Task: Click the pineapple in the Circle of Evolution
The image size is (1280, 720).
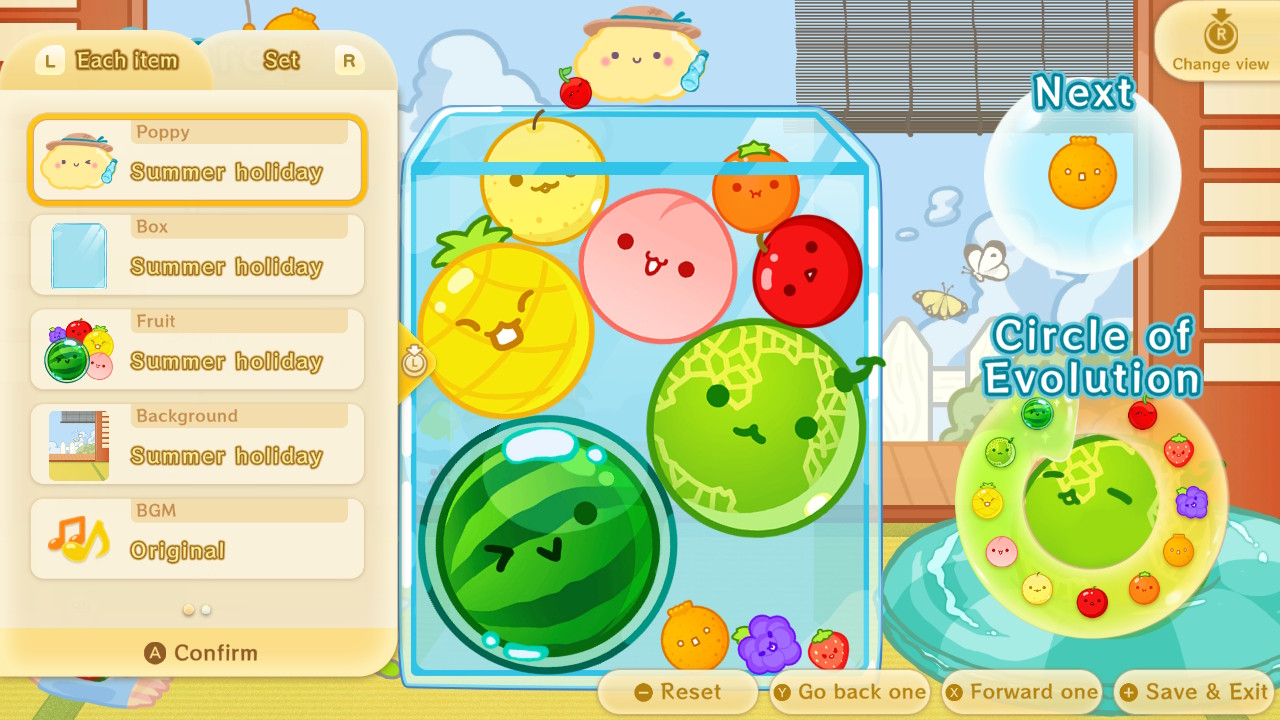Action: point(986,501)
